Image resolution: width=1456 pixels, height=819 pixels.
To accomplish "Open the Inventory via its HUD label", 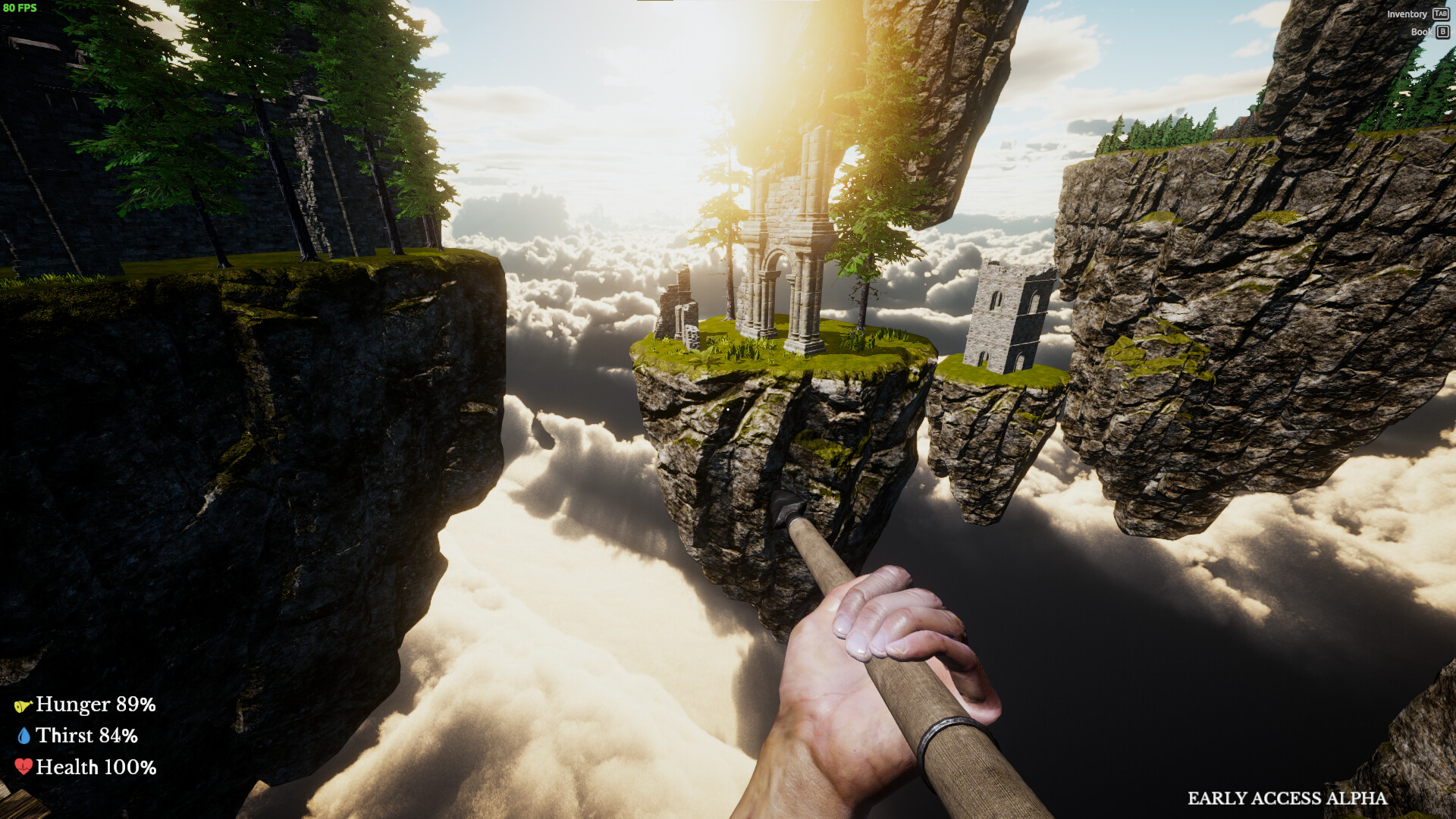I will tap(1407, 14).
